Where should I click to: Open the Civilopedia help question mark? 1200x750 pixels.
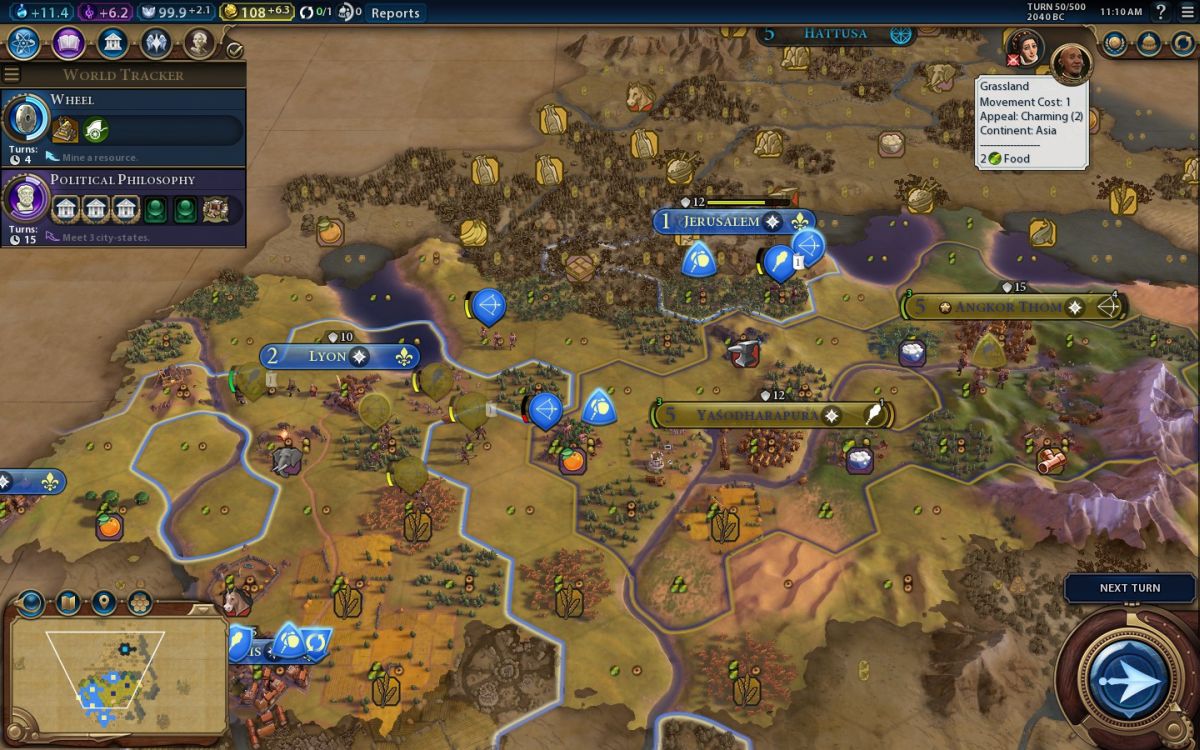pos(1161,12)
